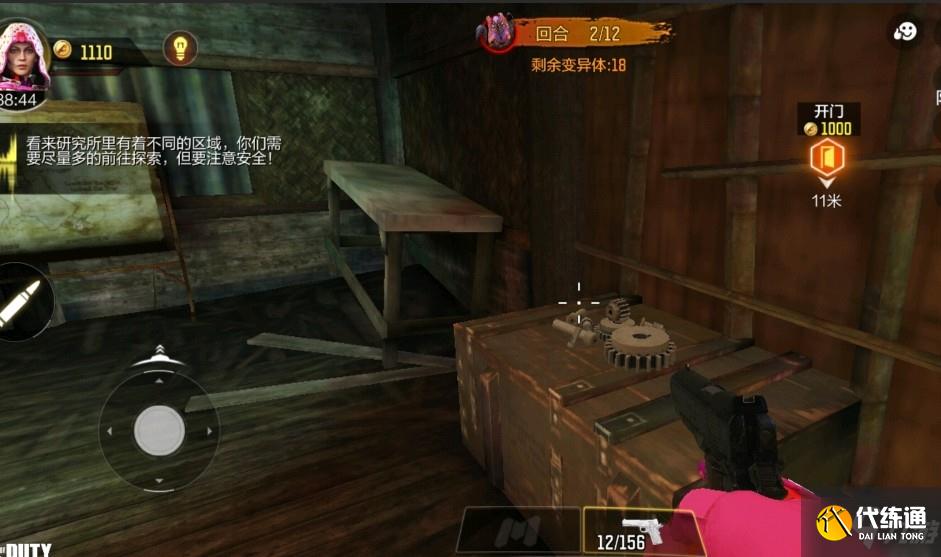The image size is (941, 557).
Task: Switch to the empty weapon slot
Action: point(518,531)
